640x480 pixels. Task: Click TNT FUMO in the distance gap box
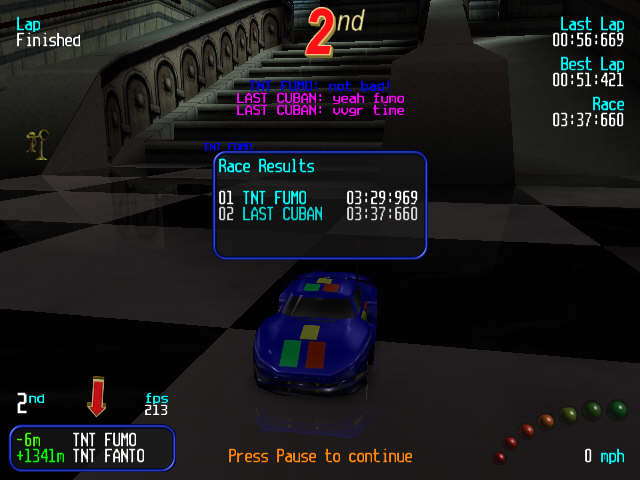point(104,439)
